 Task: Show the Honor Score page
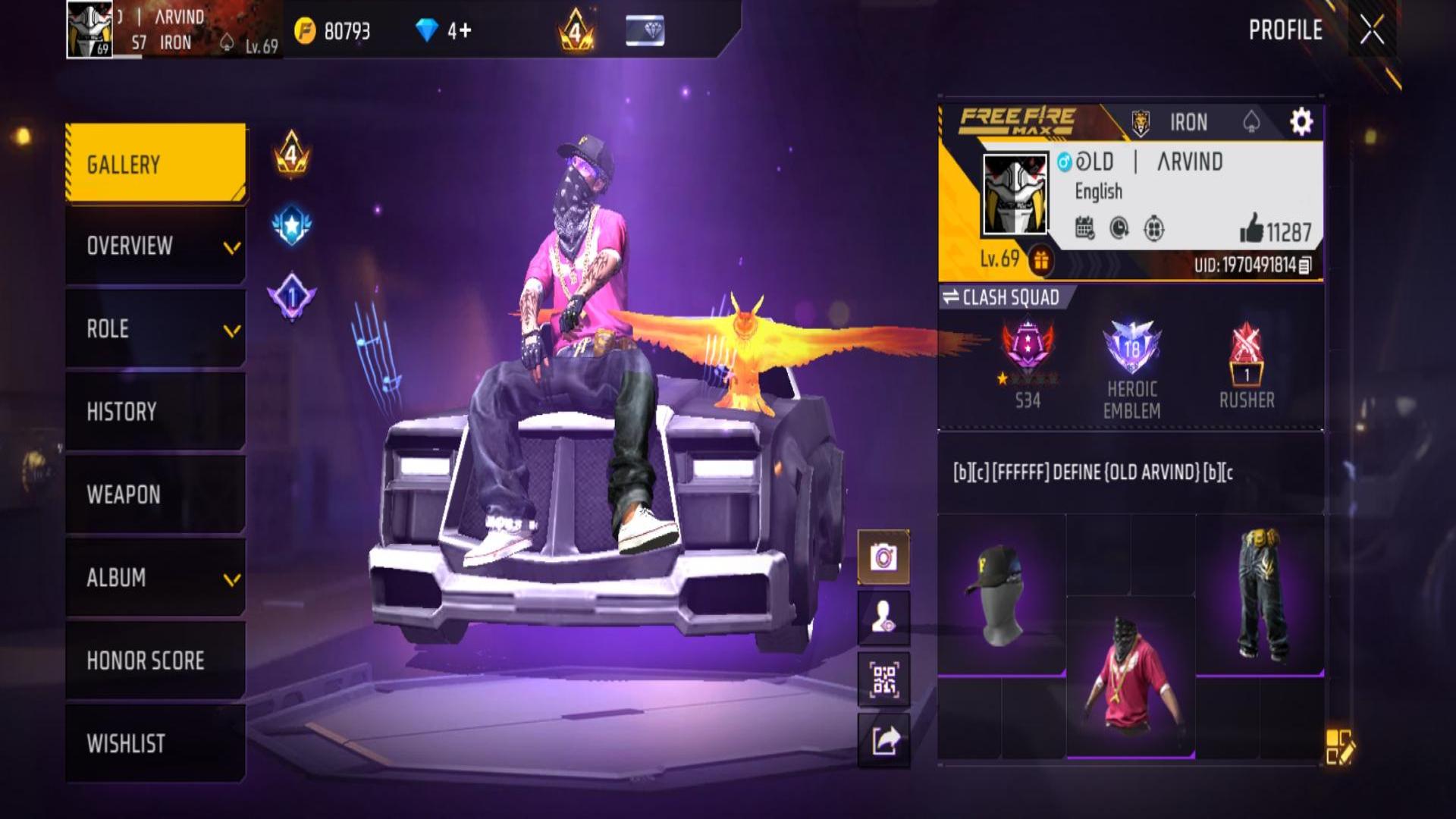click(155, 661)
